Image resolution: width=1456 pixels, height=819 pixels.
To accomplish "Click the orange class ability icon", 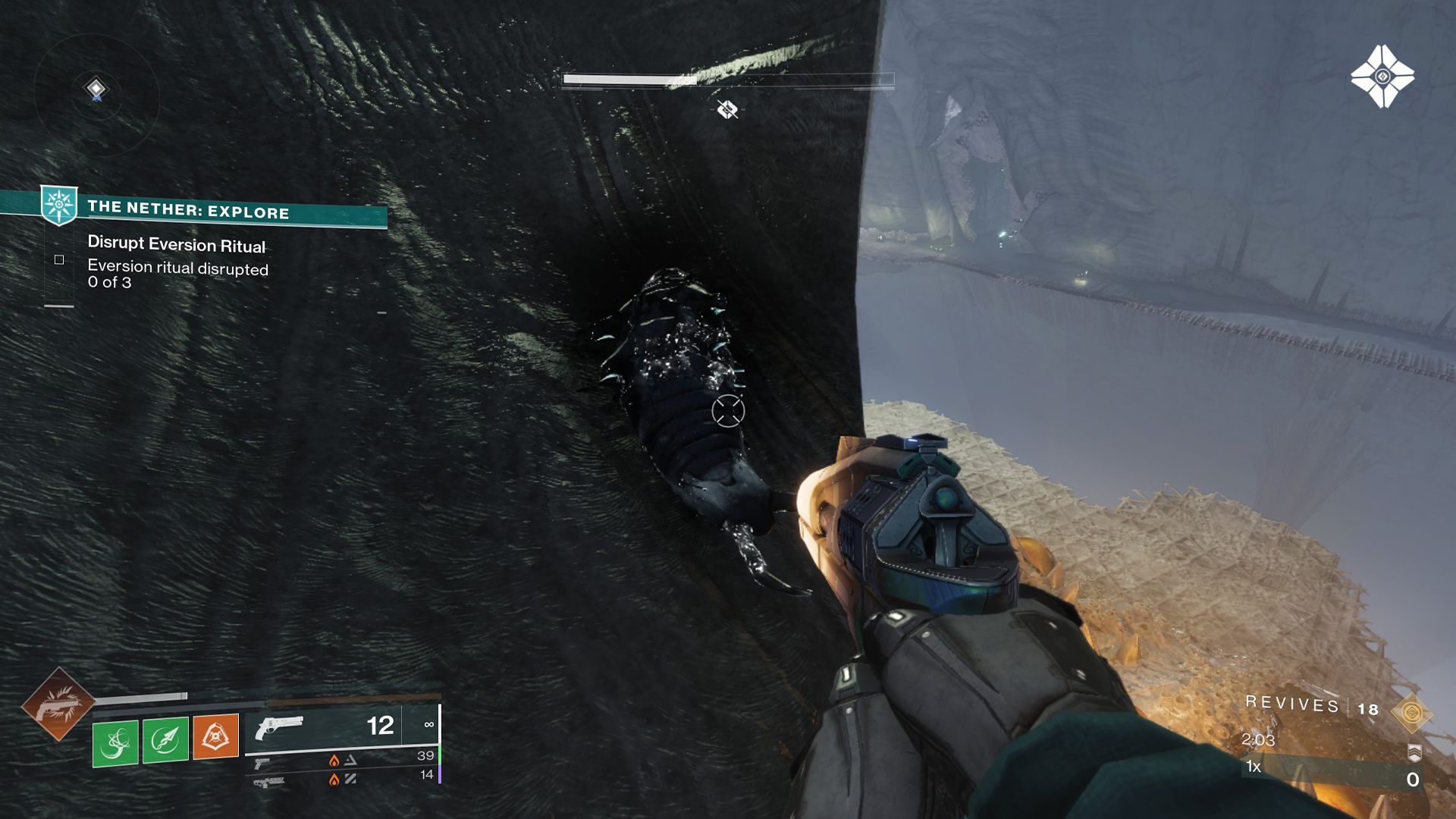I will (x=216, y=737).
